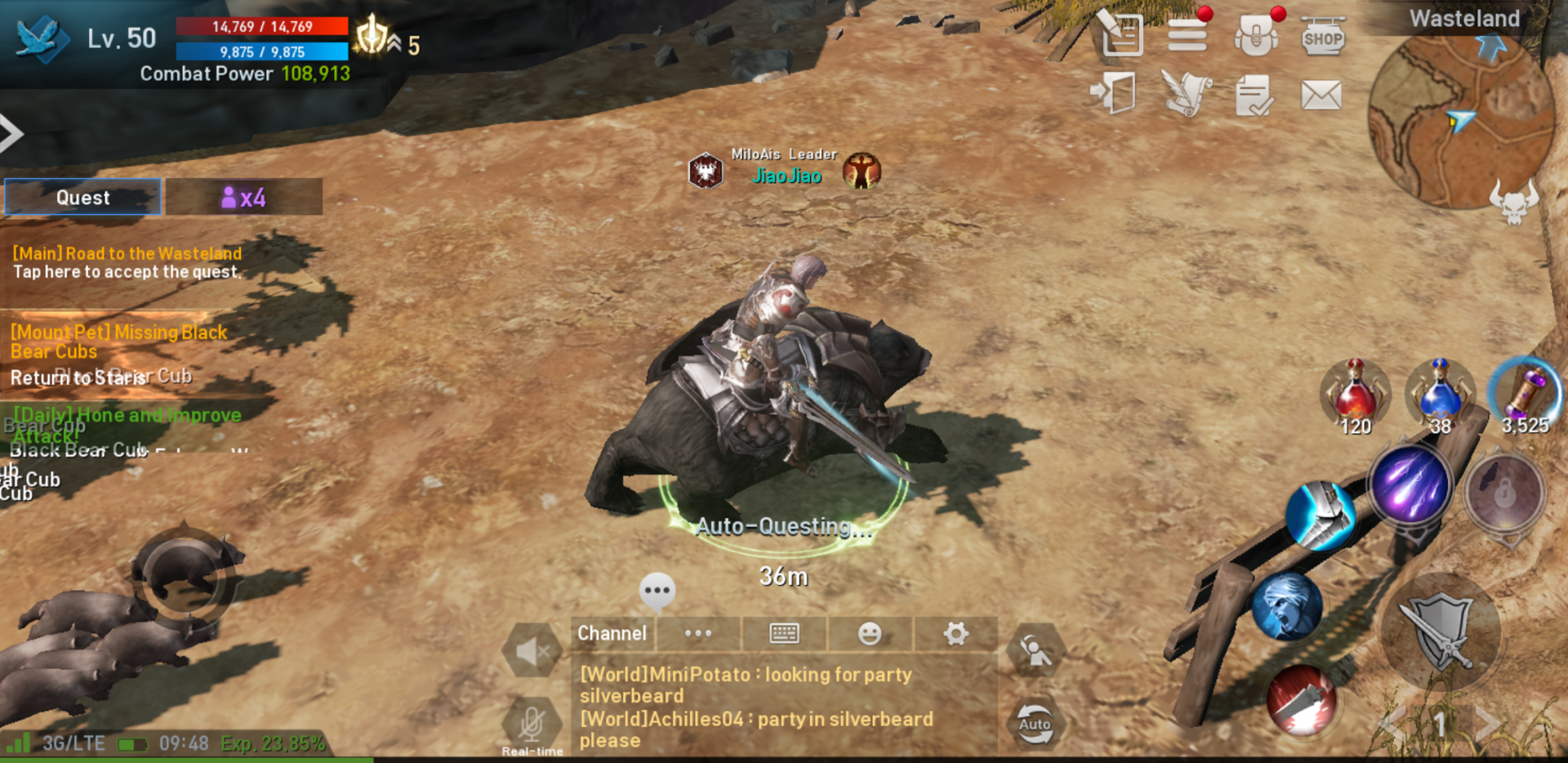Select the Missing Black Bear Cubs quest
Viewport: 1568px width, 763px height.
[119, 341]
